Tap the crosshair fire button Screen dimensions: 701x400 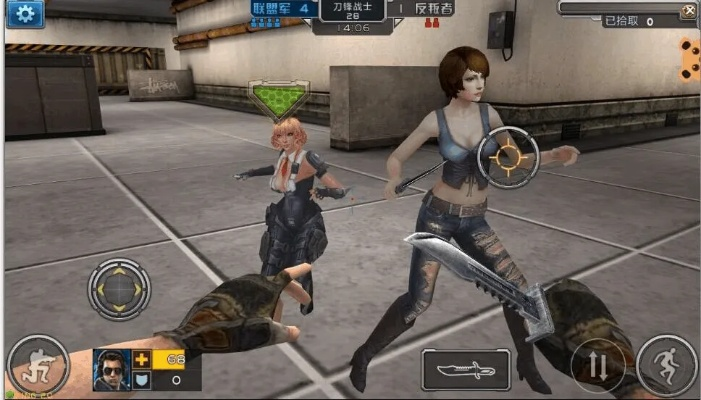tap(507, 158)
